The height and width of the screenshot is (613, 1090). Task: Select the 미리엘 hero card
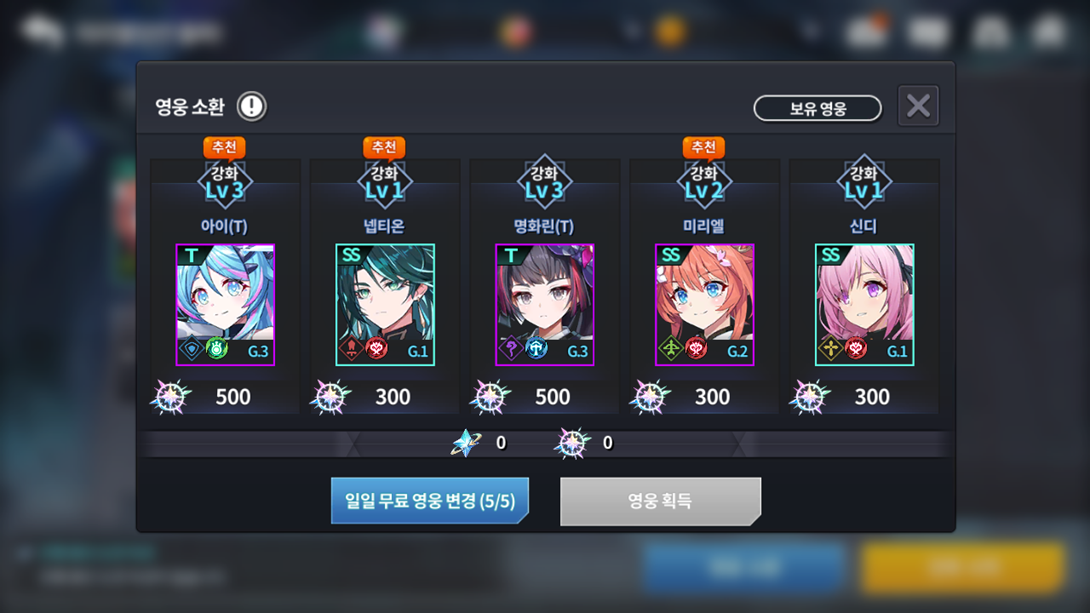point(705,305)
